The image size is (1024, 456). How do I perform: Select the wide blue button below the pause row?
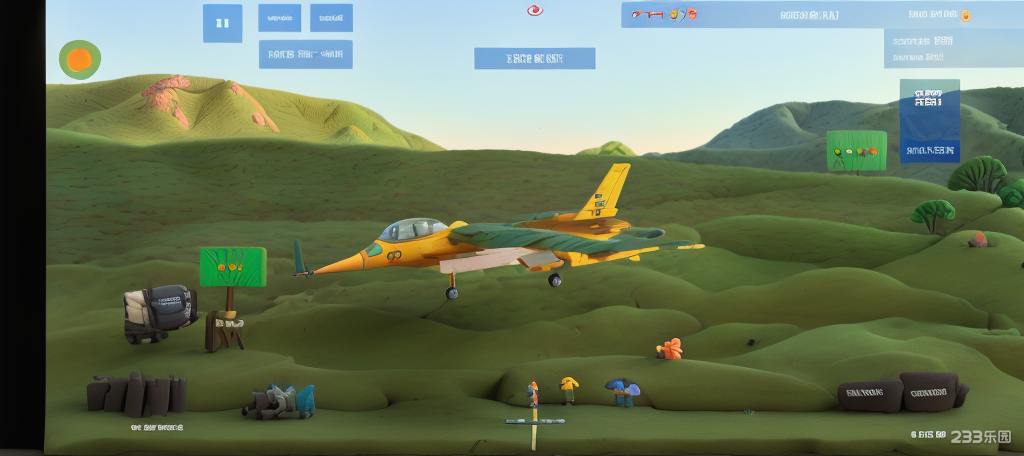point(305,54)
